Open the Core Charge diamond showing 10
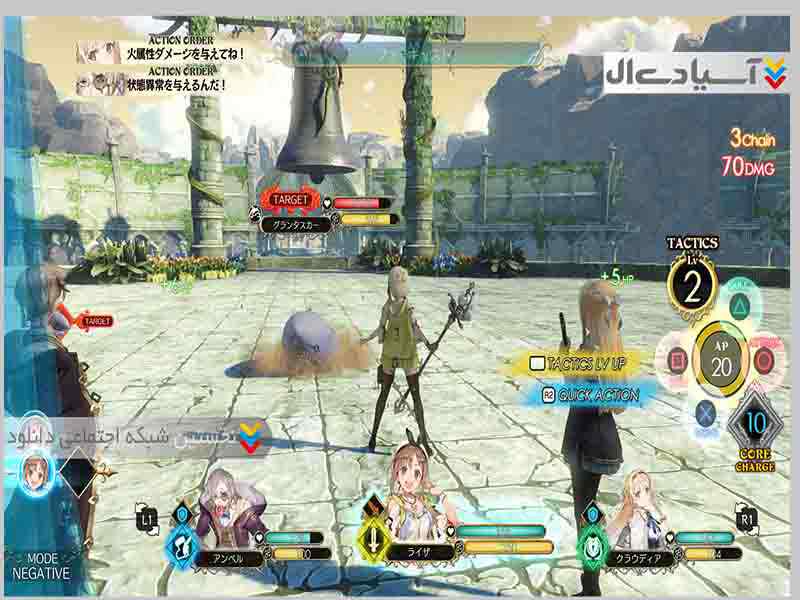The height and width of the screenshot is (600, 800). [756, 424]
